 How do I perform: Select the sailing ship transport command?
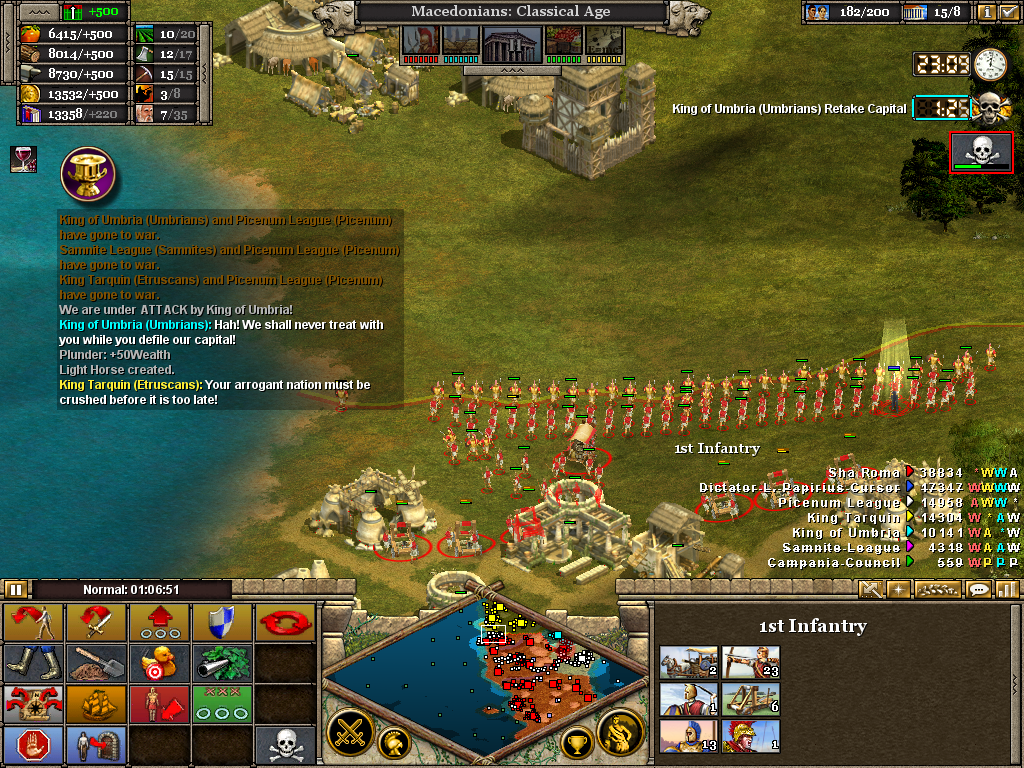pos(97,702)
